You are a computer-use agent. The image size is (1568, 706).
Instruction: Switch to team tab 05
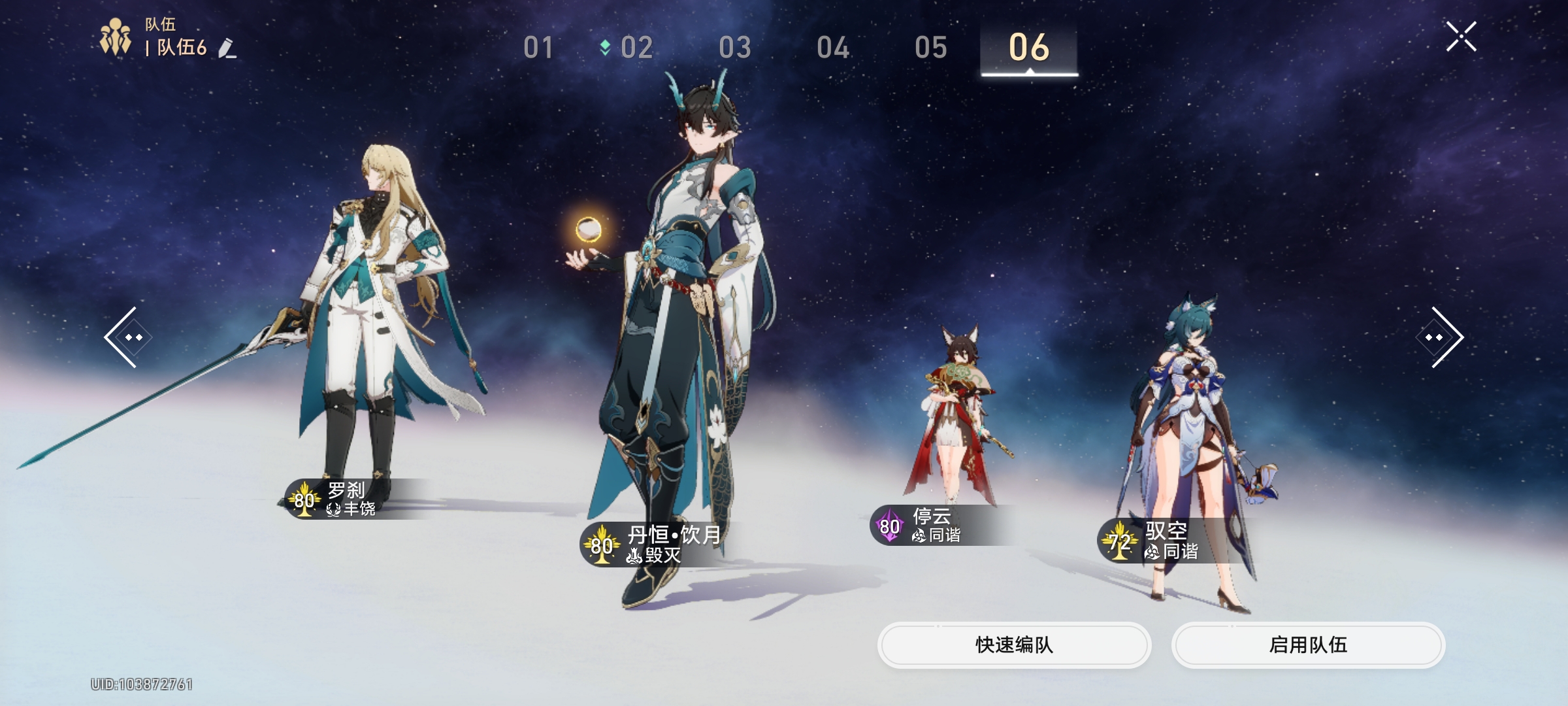tap(931, 48)
